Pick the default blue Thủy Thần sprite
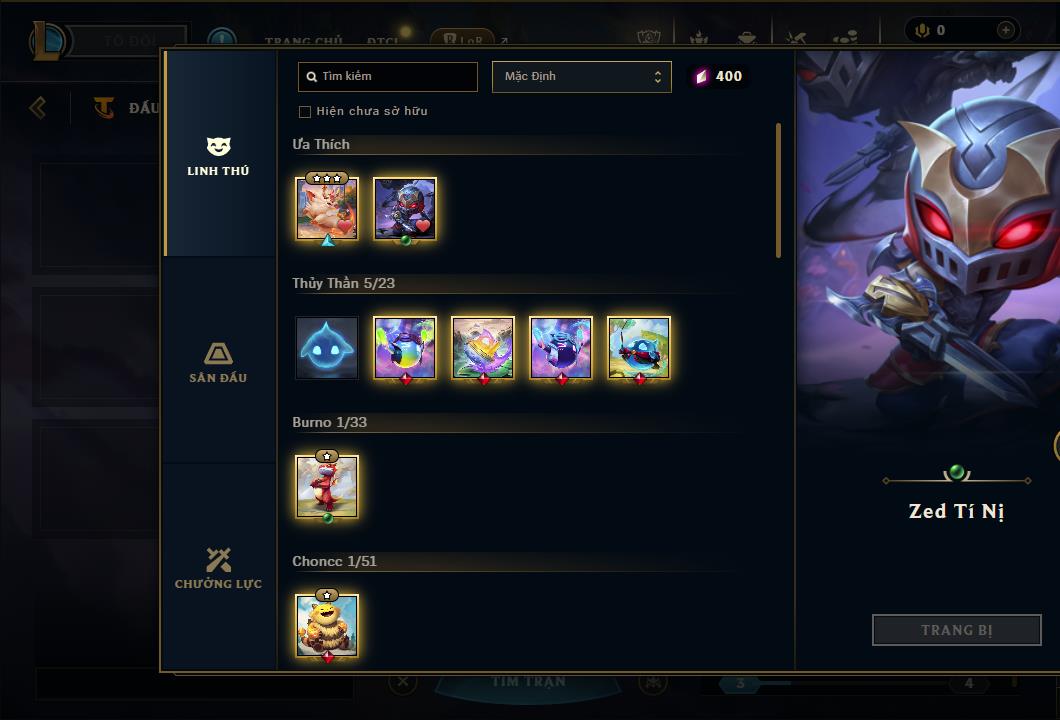 point(327,348)
